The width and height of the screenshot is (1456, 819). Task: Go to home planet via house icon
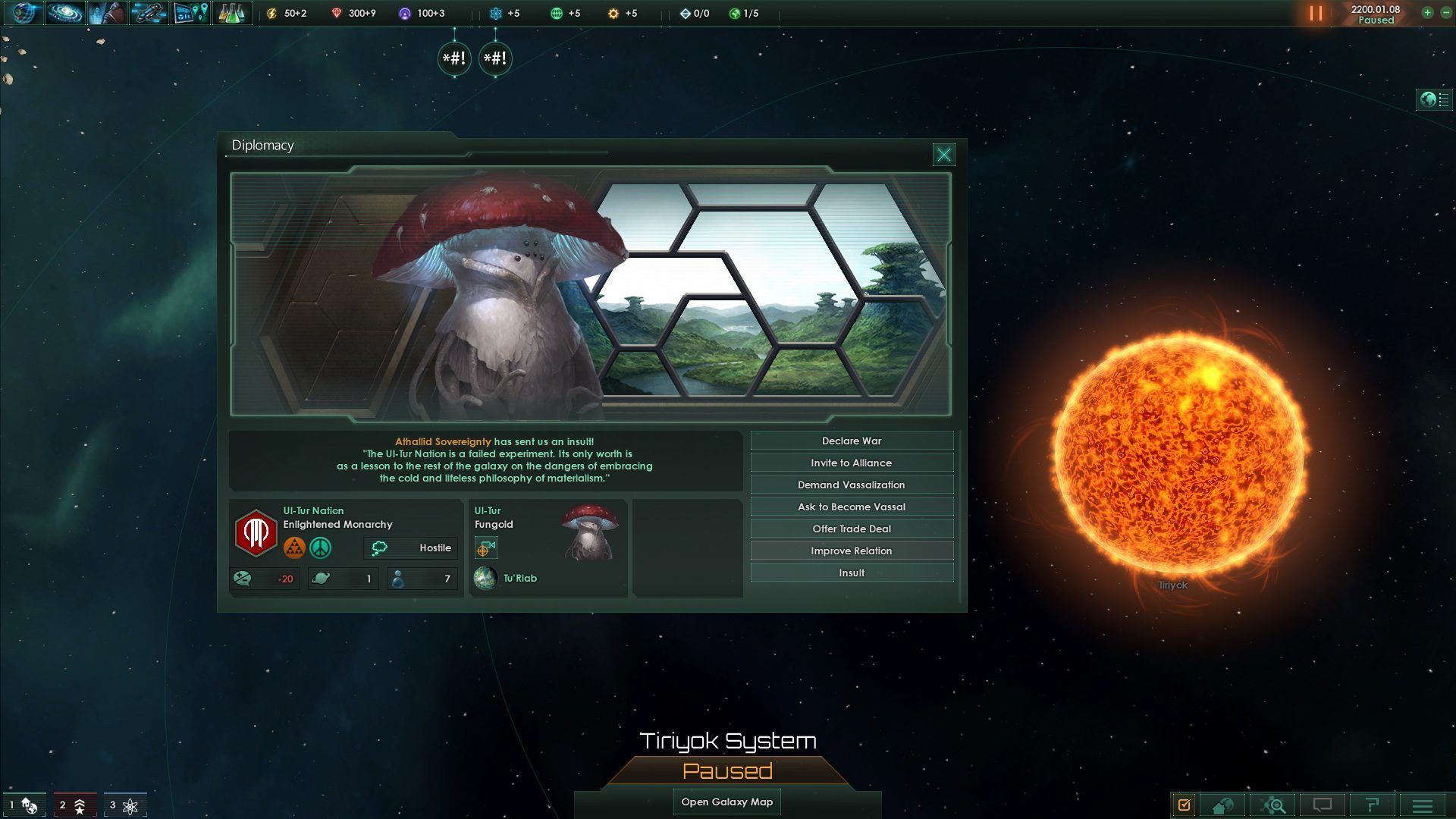(x=1222, y=805)
